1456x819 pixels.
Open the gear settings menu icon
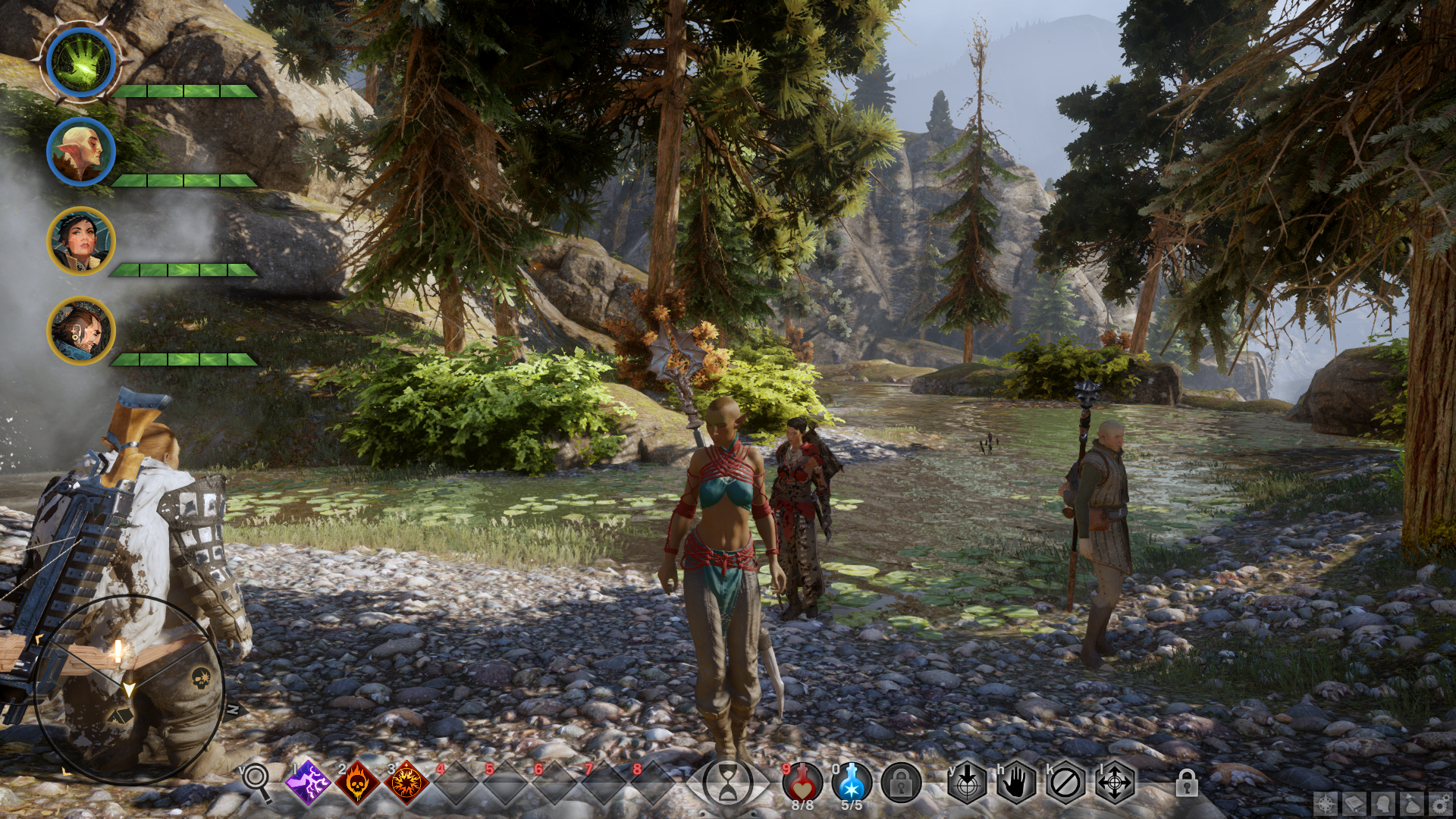pos(1440,803)
